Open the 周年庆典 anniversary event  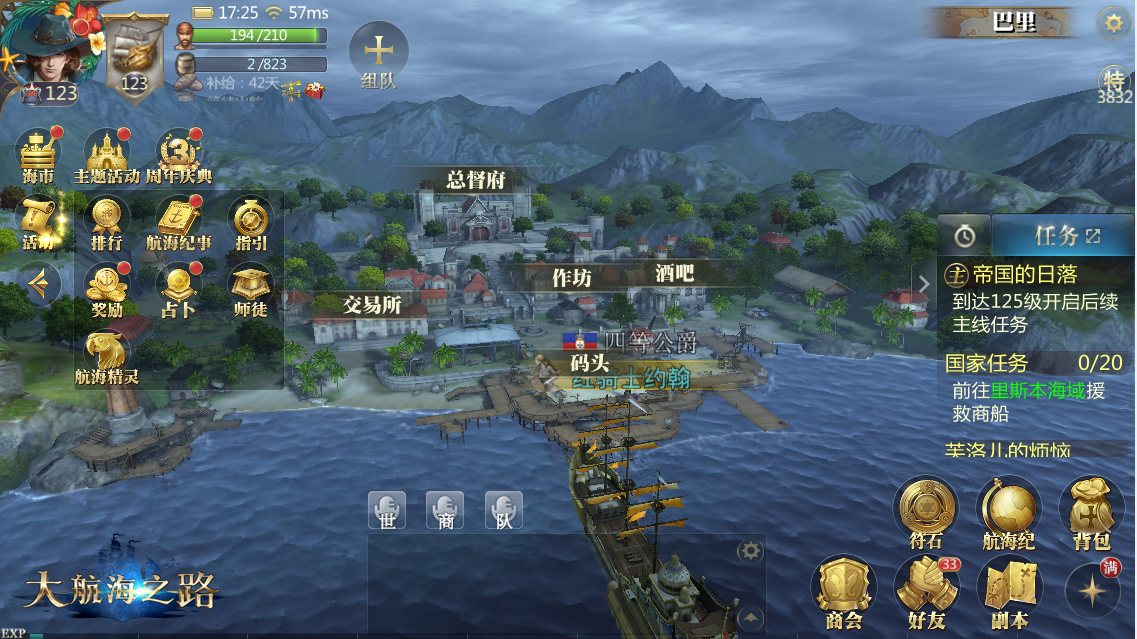[179, 156]
